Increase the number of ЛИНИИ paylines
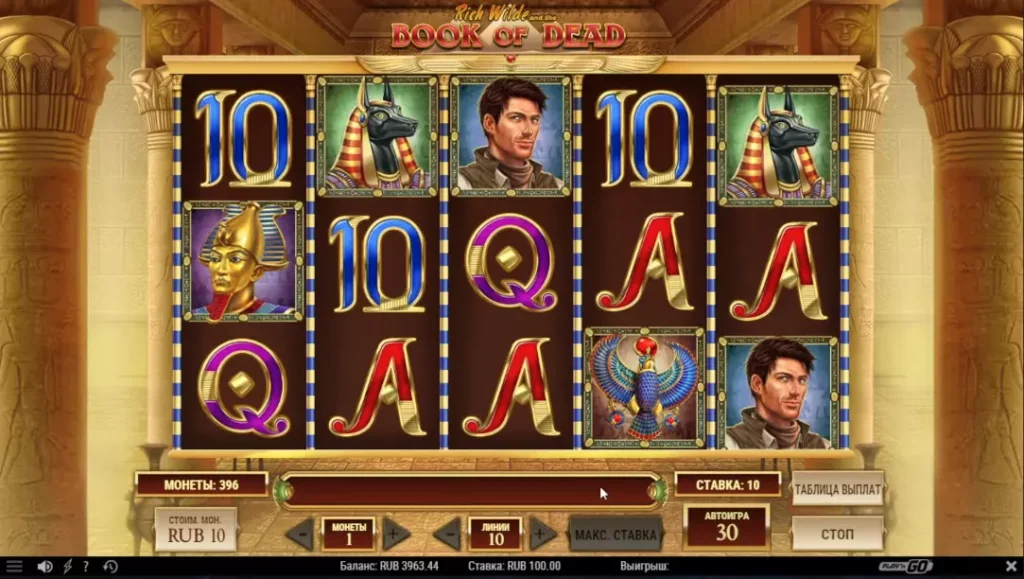 (x=542, y=534)
